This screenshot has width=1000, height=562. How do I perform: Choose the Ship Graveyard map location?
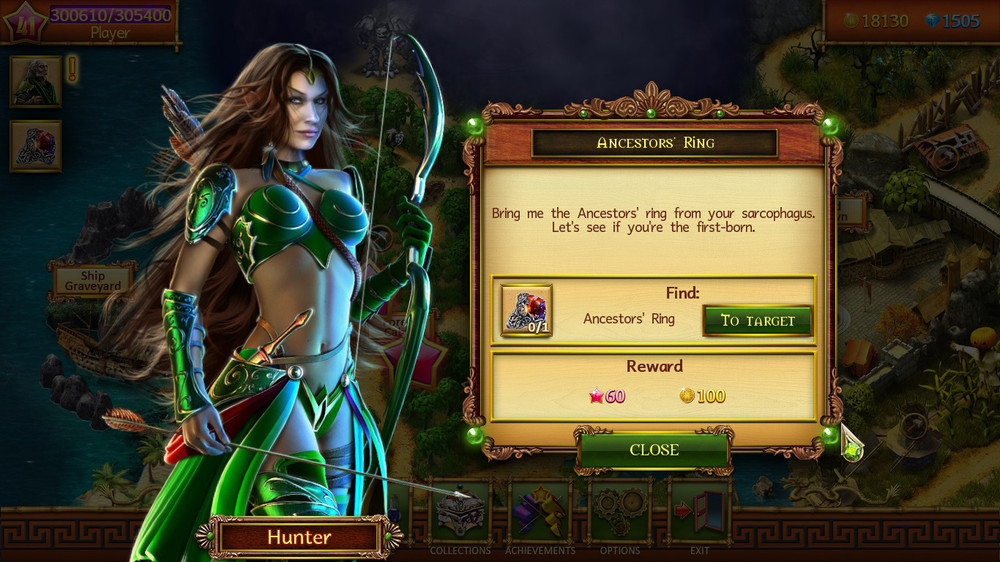(92, 281)
